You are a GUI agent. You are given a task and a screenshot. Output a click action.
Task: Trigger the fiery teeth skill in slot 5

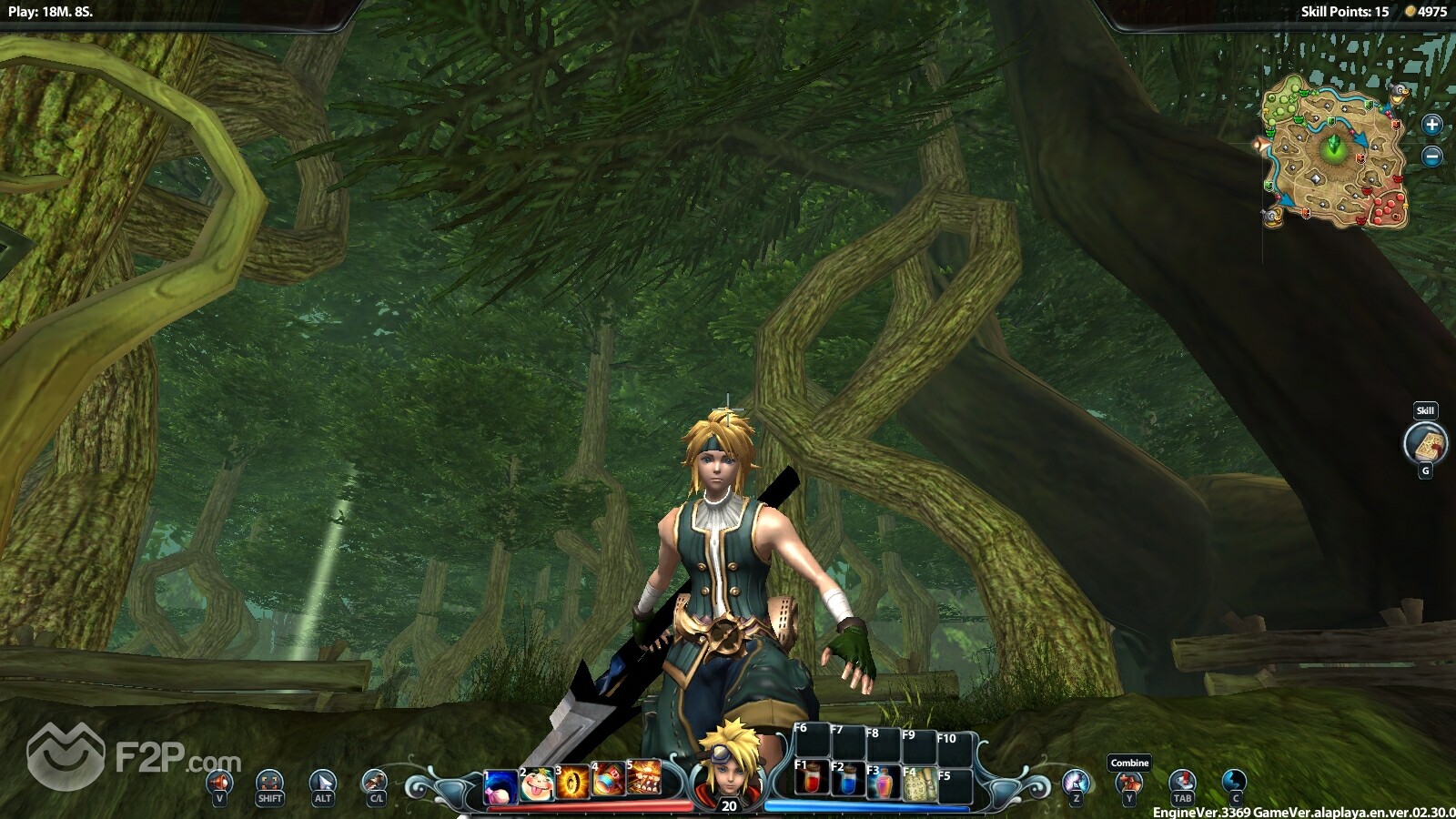tap(643, 777)
